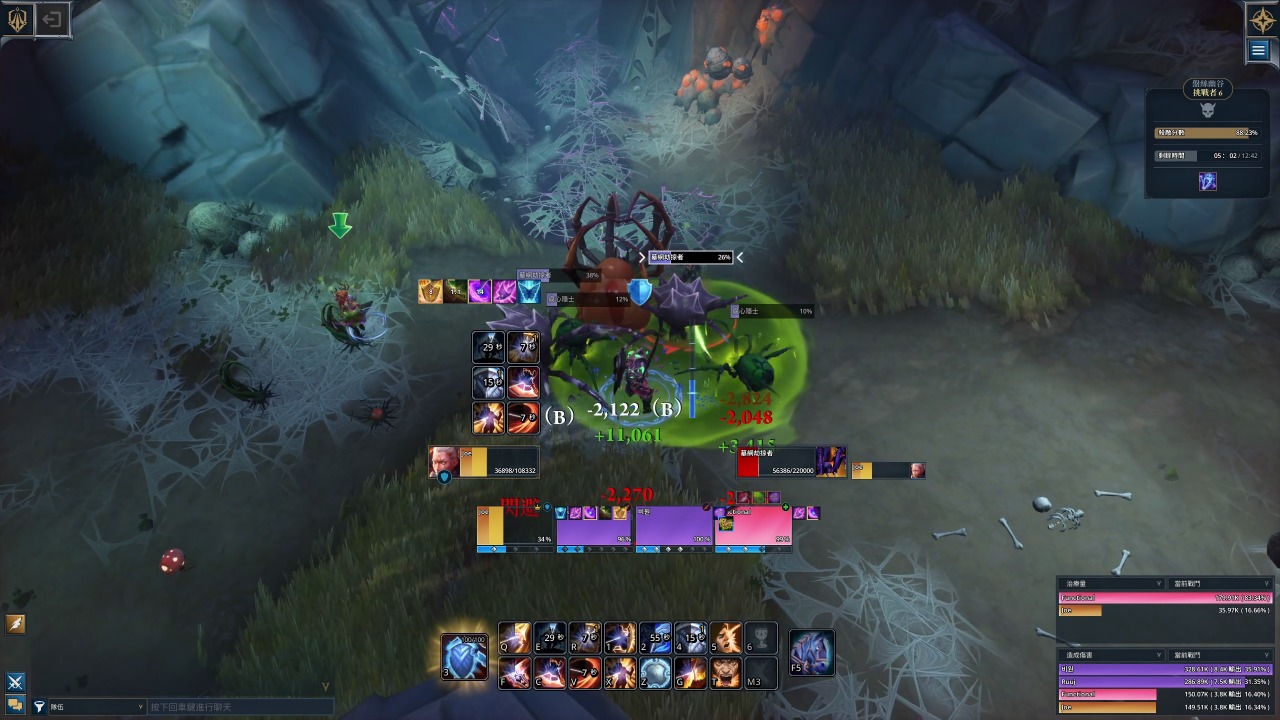The width and height of the screenshot is (1280, 720).
Task: Click the blue affix icon in challenge tracker
Action: point(1208,182)
